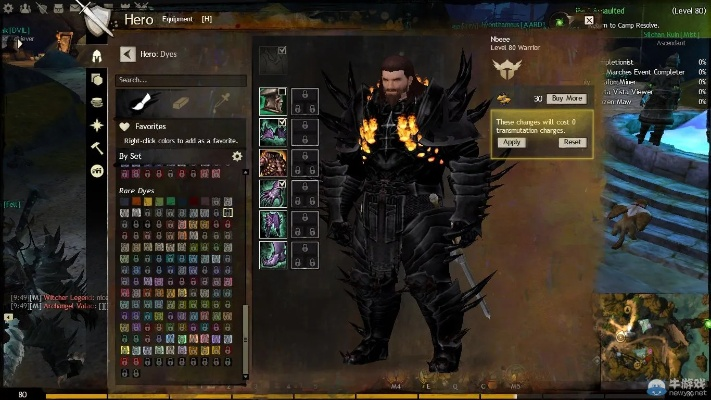This screenshot has width=711, height=400.
Task: Open the hammer crafting tab
Action: (x=97, y=147)
